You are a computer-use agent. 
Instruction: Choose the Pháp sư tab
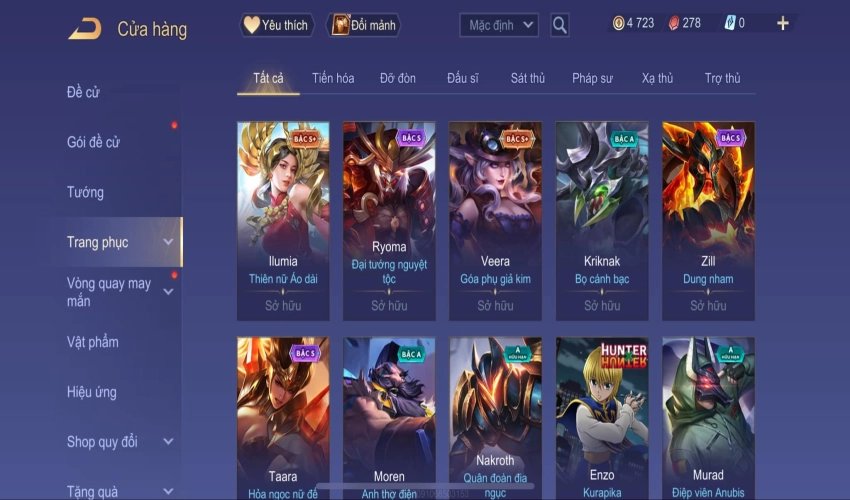click(592, 78)
